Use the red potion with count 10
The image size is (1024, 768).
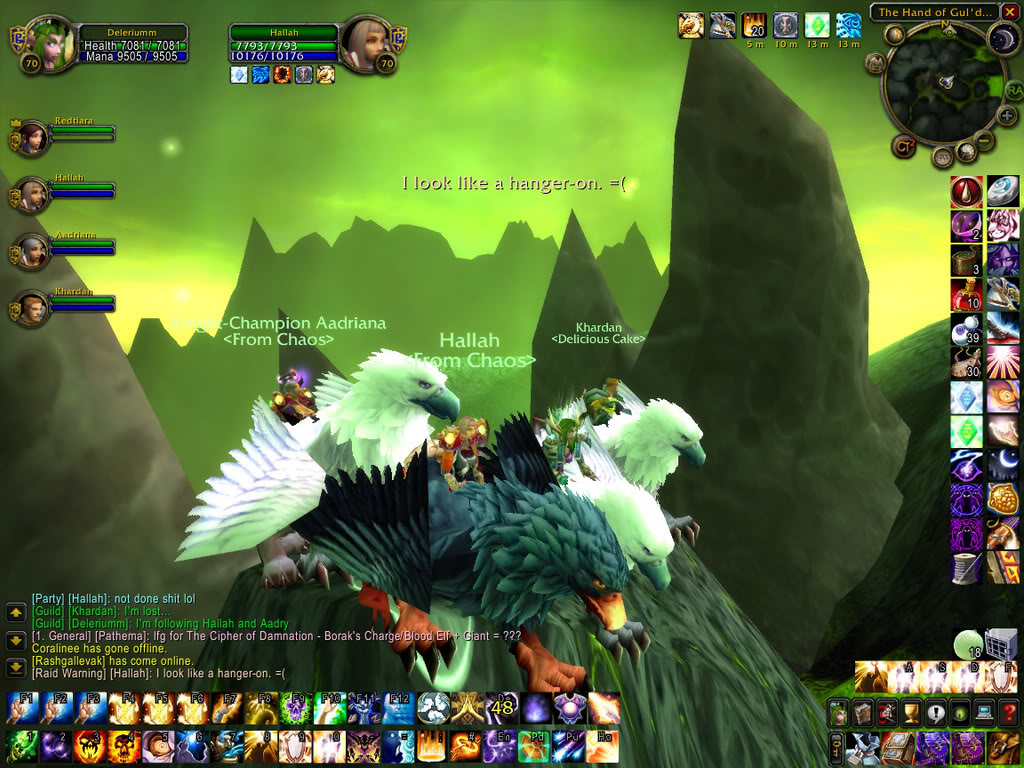(x=966, y=295)
